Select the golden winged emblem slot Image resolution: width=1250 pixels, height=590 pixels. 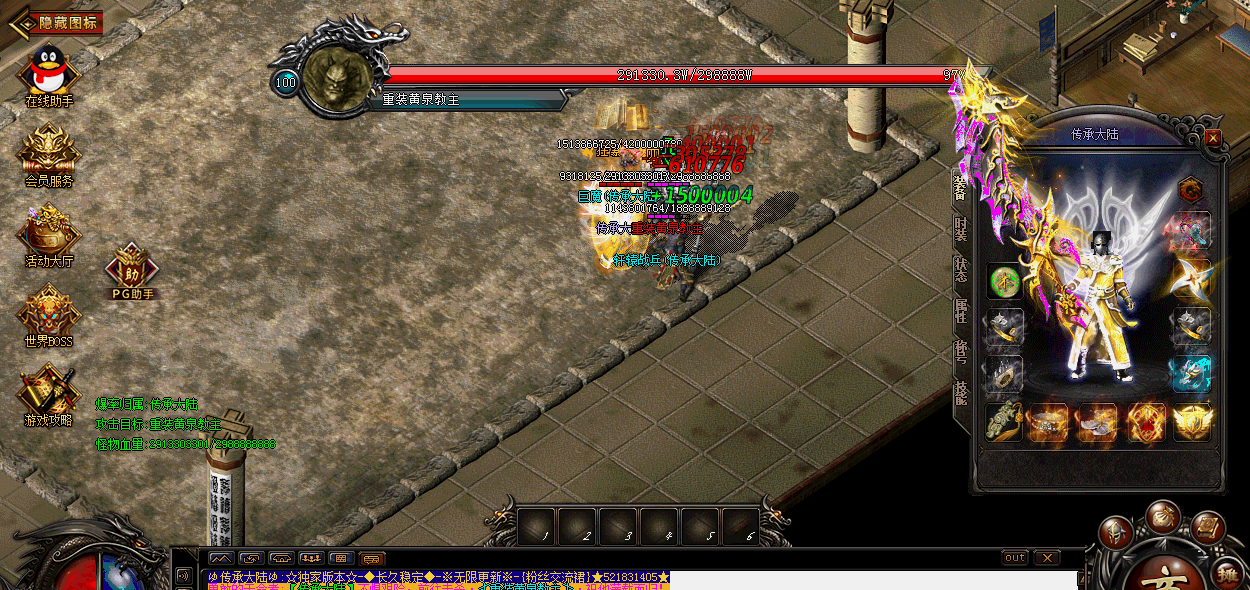(x=1192, y=422)
